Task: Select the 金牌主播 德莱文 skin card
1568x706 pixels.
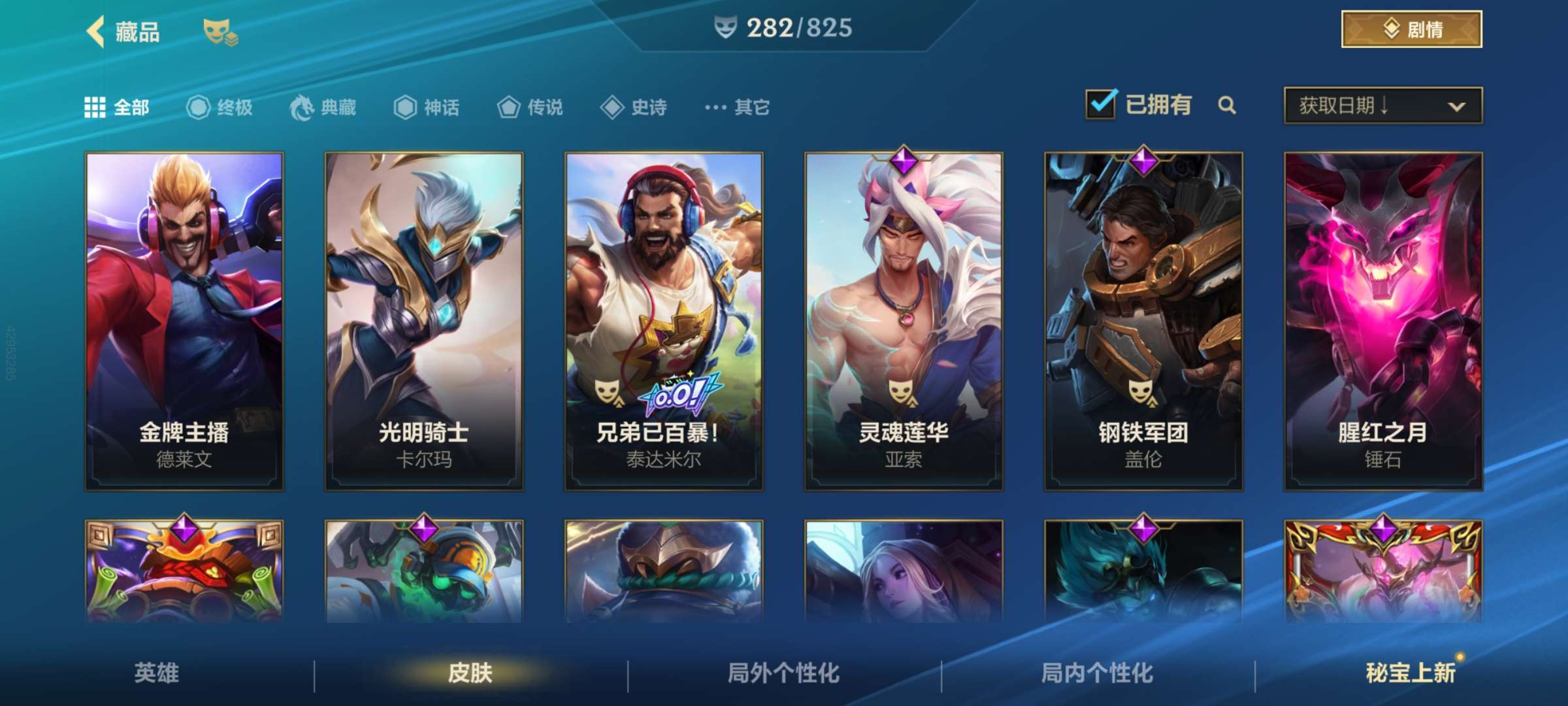Action: tap(185, 320)
